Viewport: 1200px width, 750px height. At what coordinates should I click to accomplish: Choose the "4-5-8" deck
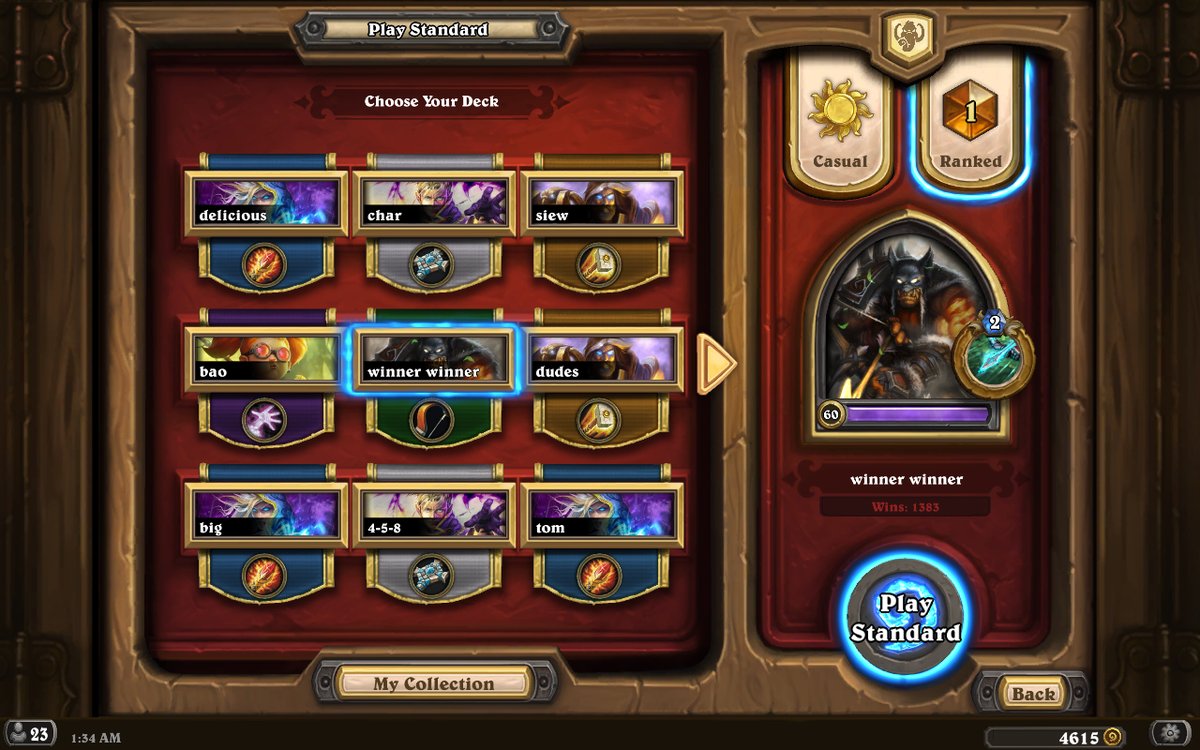click(433, 515)
